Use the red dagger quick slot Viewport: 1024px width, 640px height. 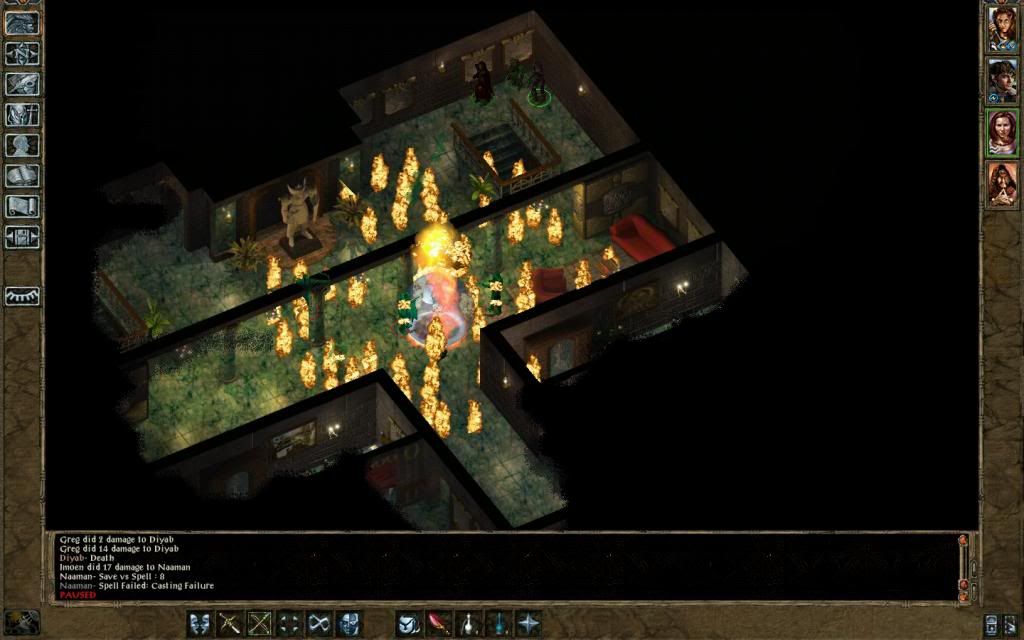point(438,622)
